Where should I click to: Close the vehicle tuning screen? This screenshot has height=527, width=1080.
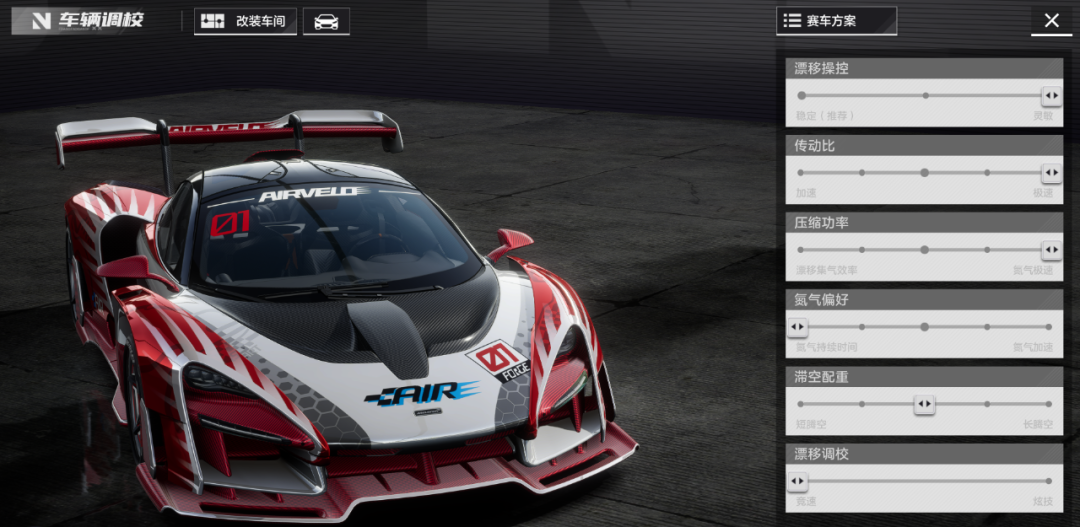(1051, 21)
